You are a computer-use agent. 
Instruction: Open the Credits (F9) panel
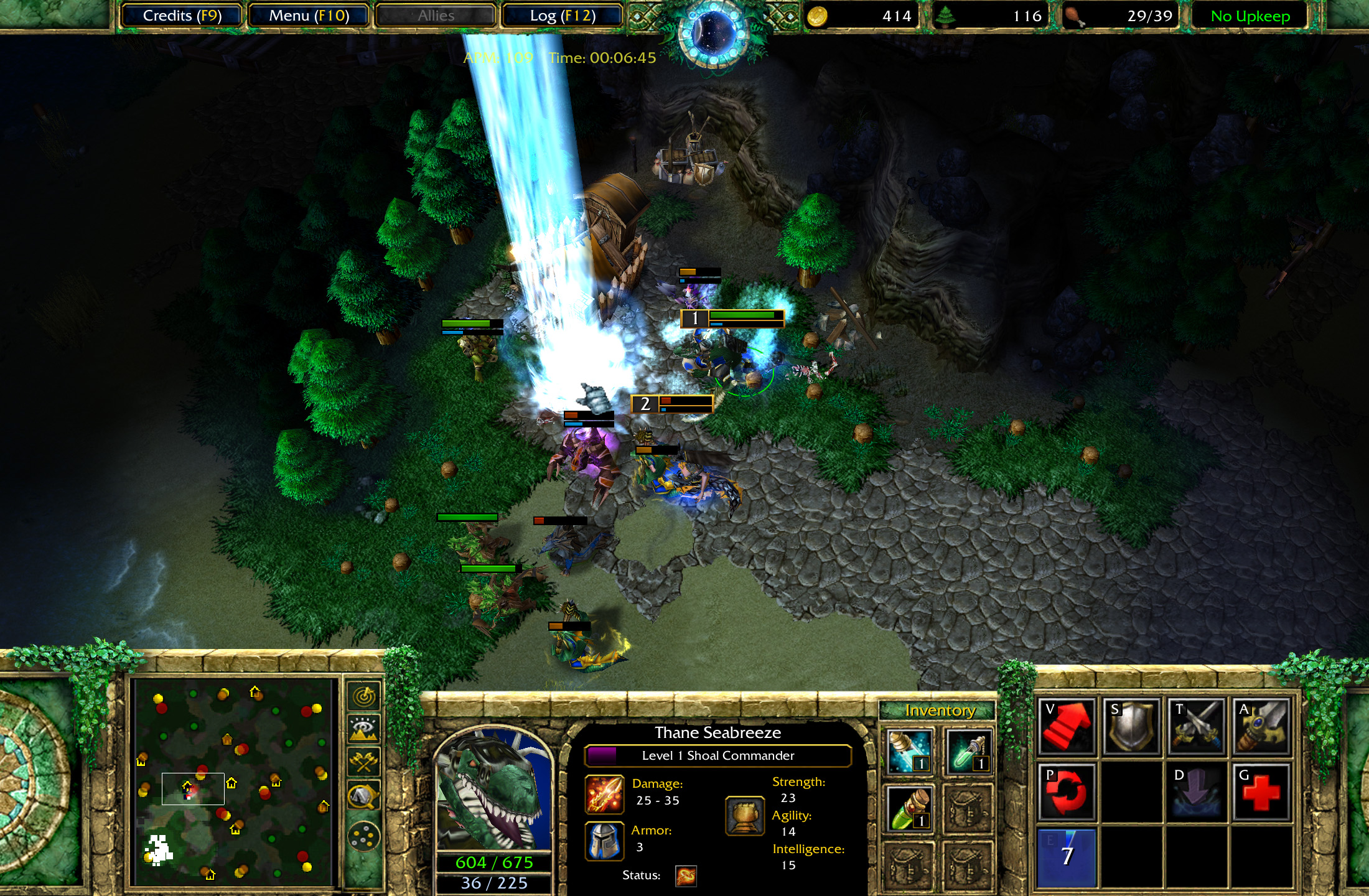click(181, 16)
